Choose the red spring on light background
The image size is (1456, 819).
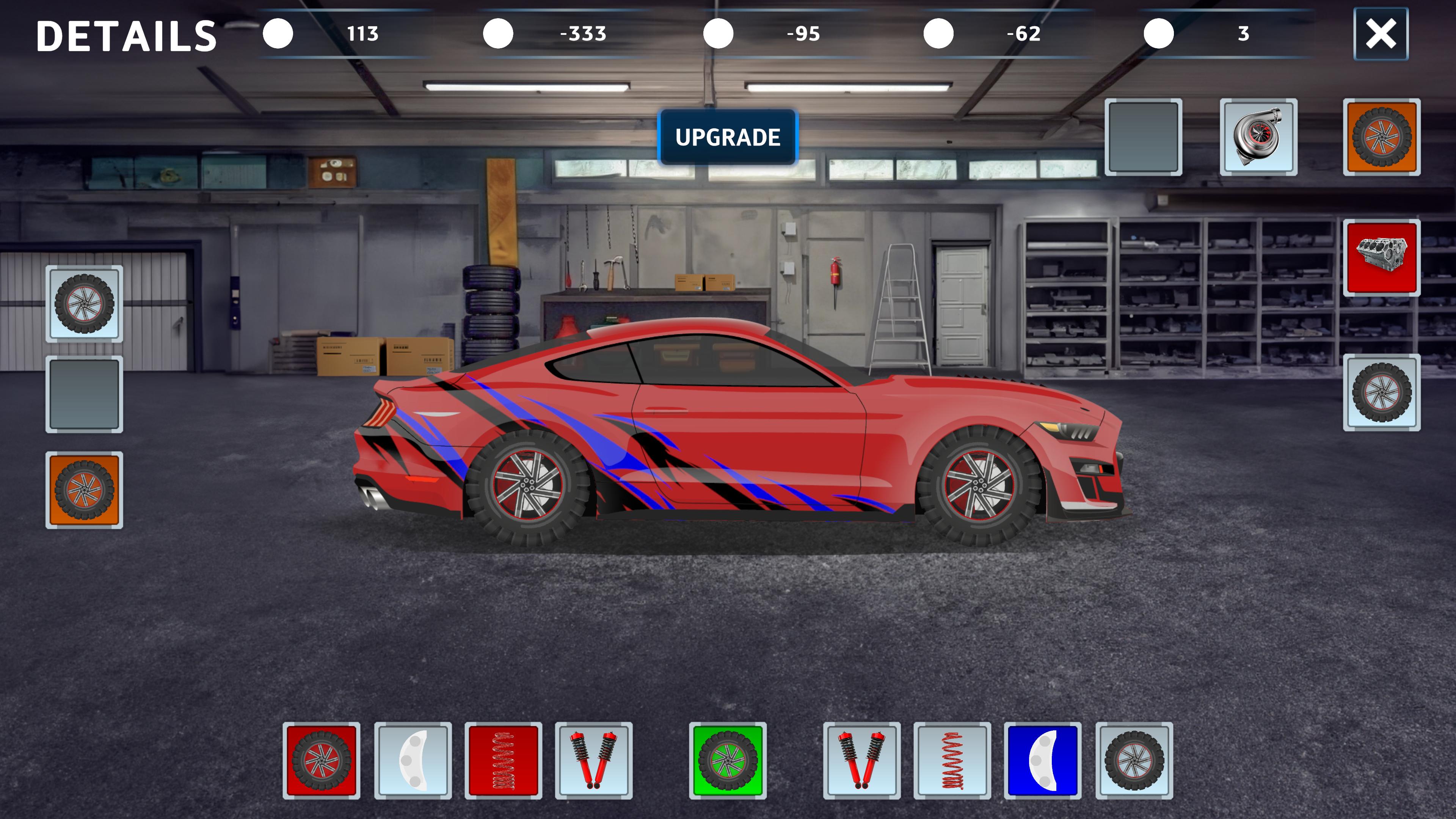952,760
